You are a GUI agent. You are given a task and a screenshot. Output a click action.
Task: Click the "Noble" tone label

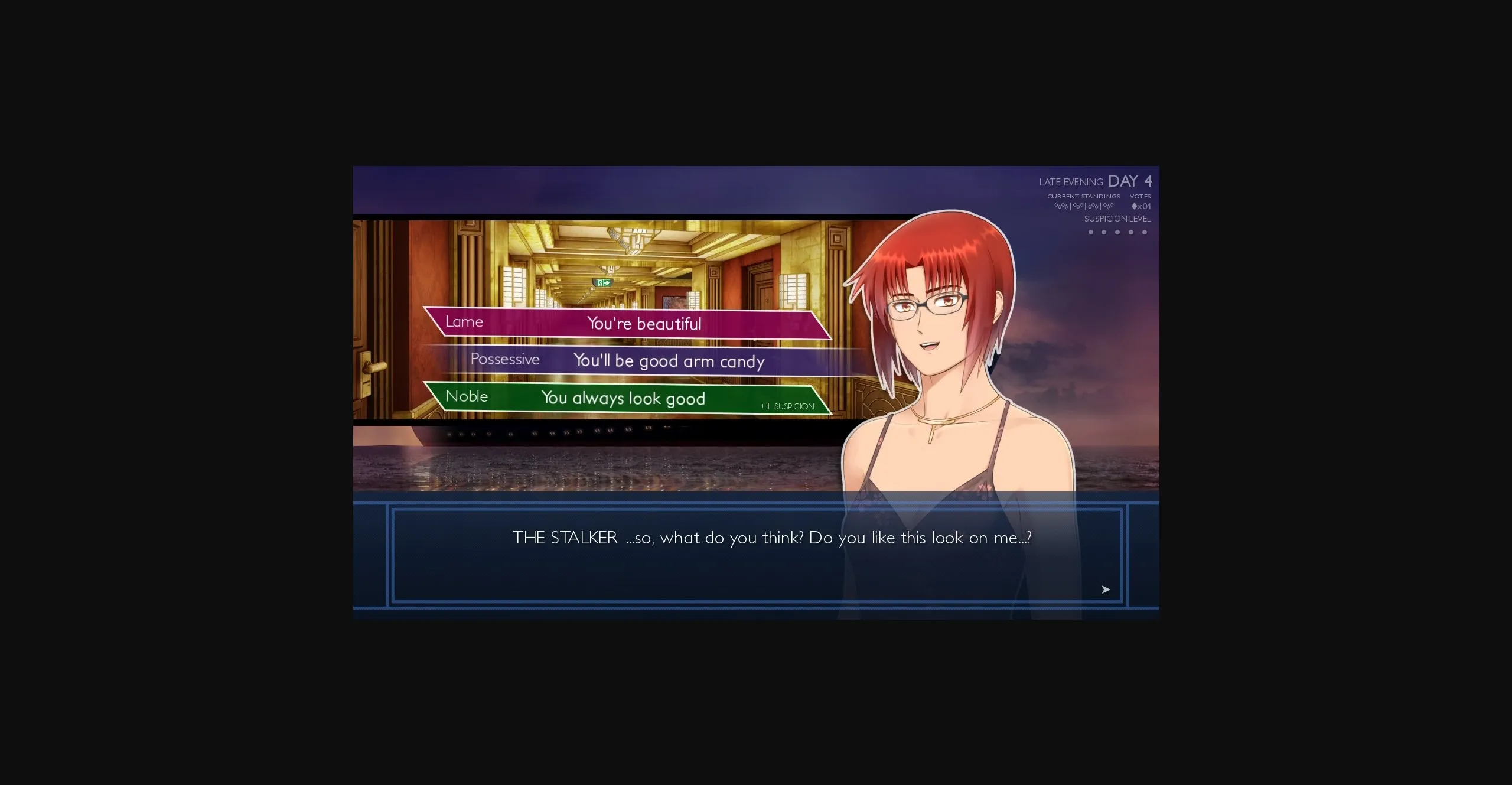[467, 396]
